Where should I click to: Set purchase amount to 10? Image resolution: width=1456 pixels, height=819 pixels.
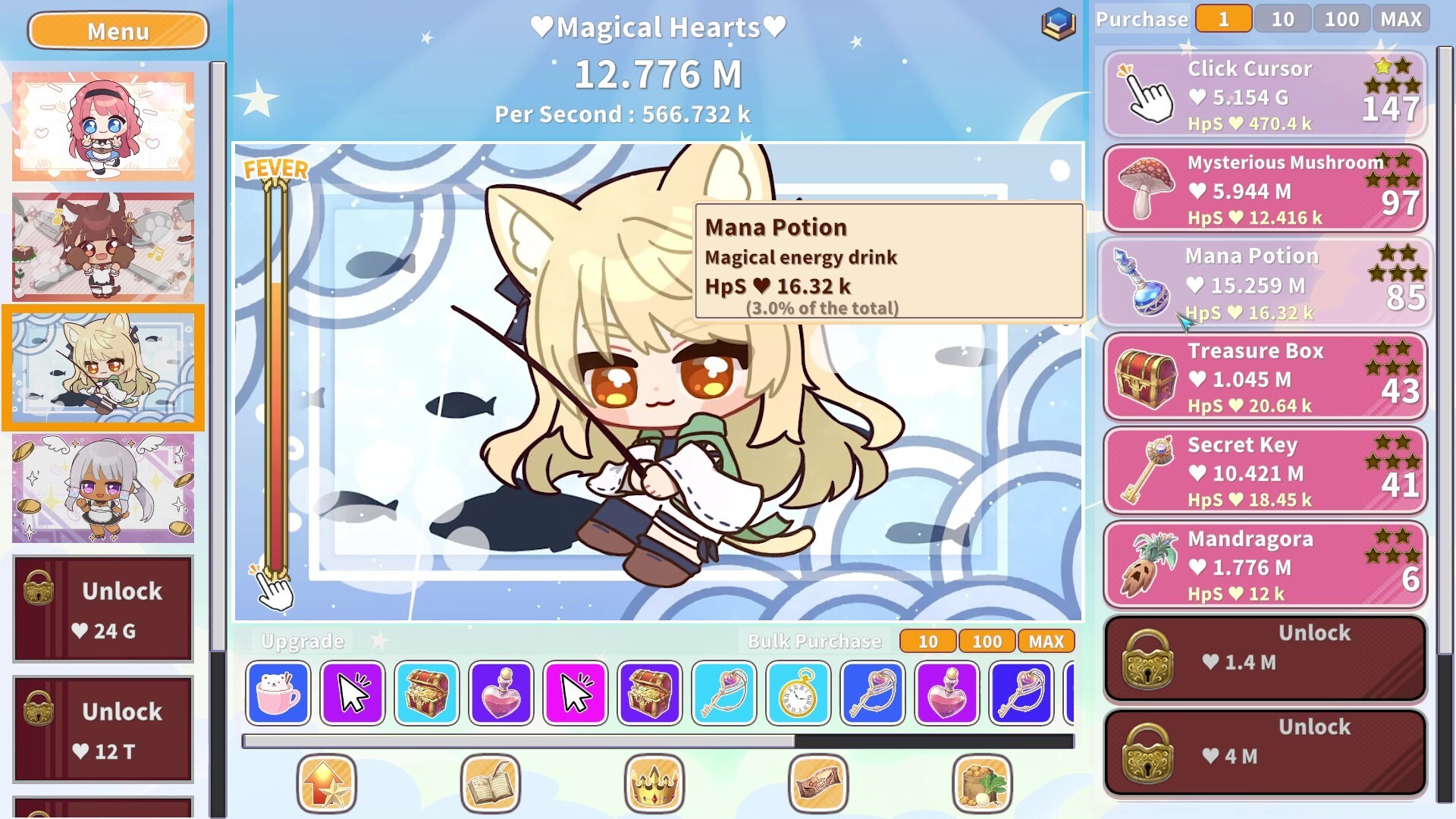[1282, 19]
